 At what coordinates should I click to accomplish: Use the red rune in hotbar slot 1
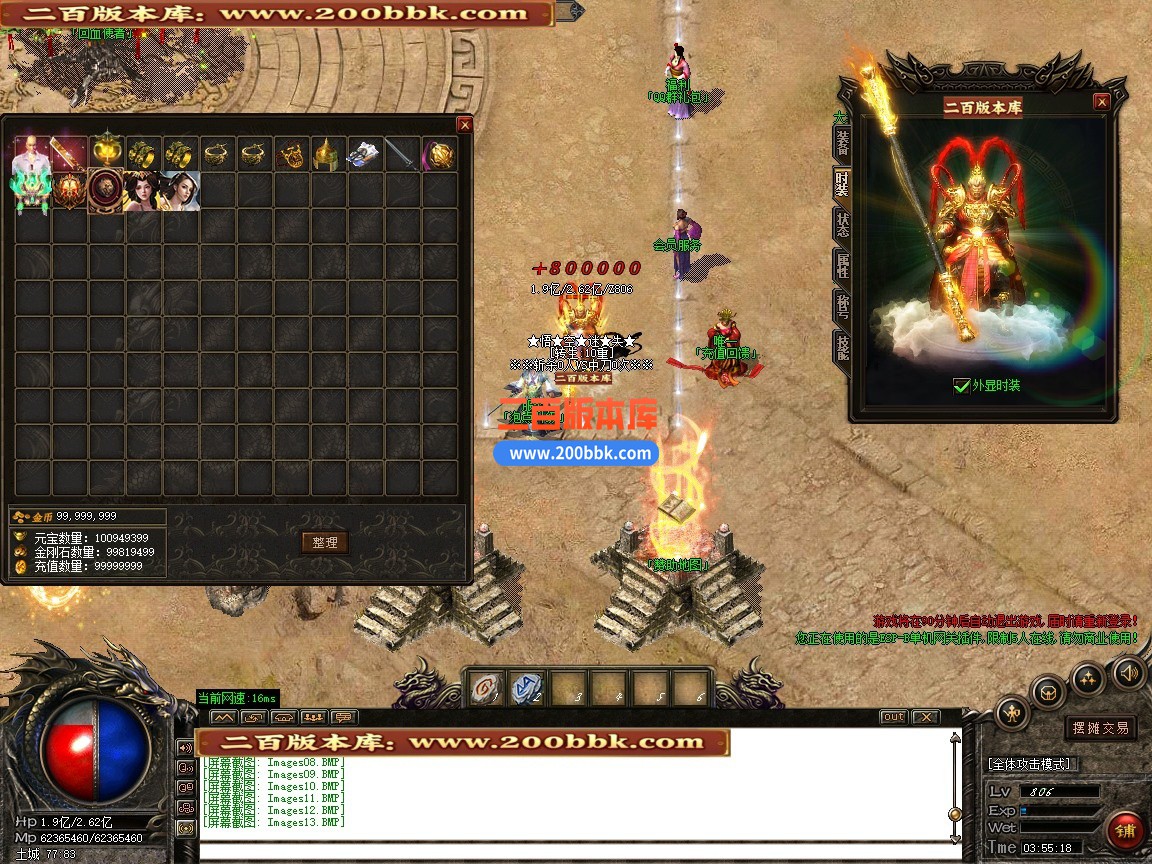[485, 688]
